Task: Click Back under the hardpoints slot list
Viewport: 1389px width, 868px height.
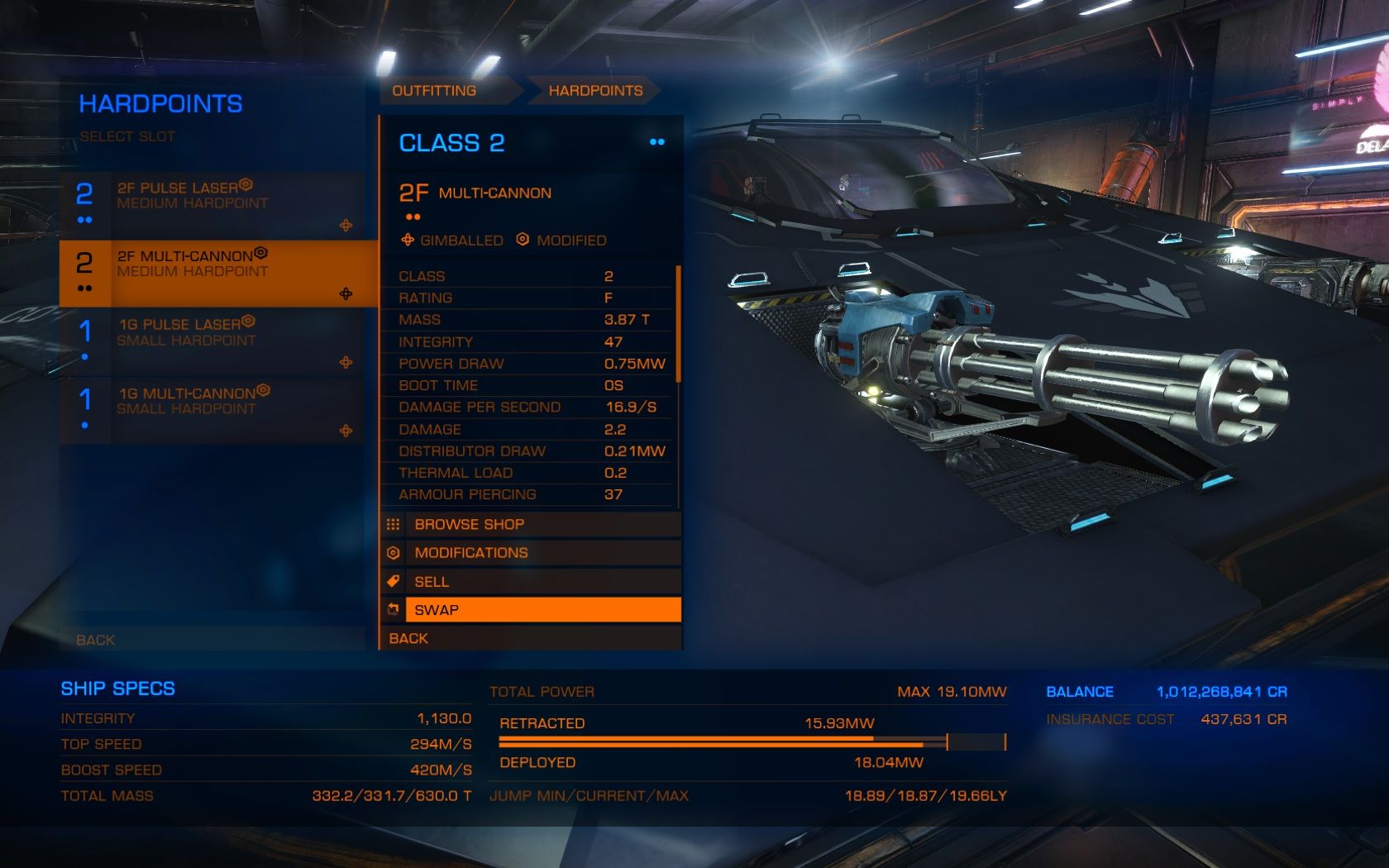Action: pyautogui.click(x=213, y=640)
